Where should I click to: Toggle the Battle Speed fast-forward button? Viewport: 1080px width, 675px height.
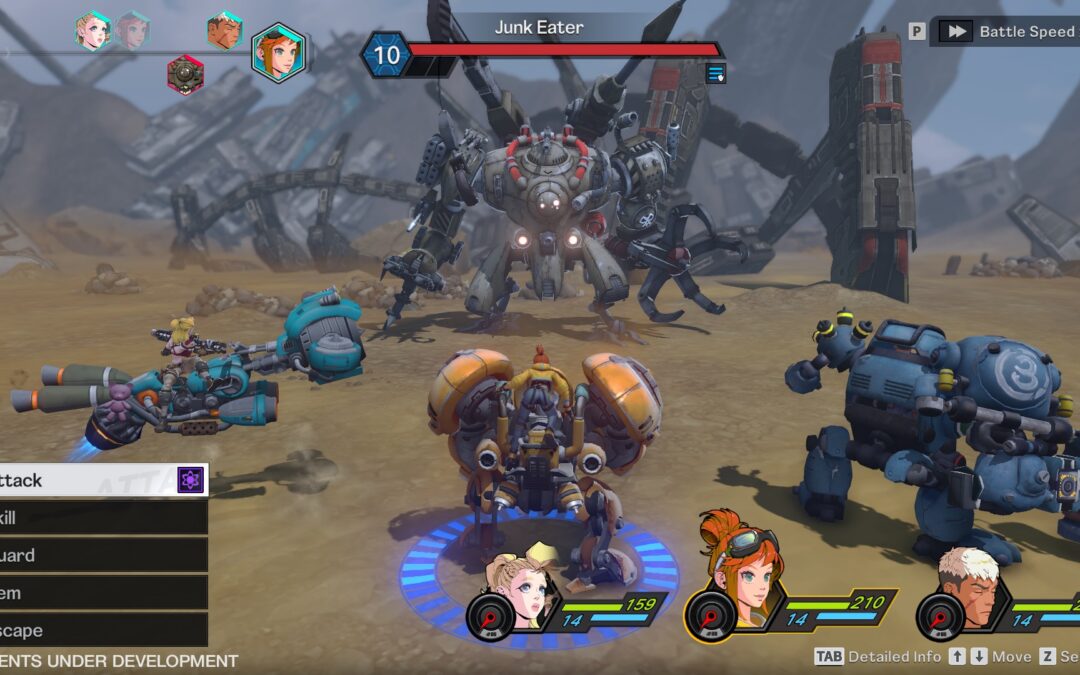coord(956,31)
